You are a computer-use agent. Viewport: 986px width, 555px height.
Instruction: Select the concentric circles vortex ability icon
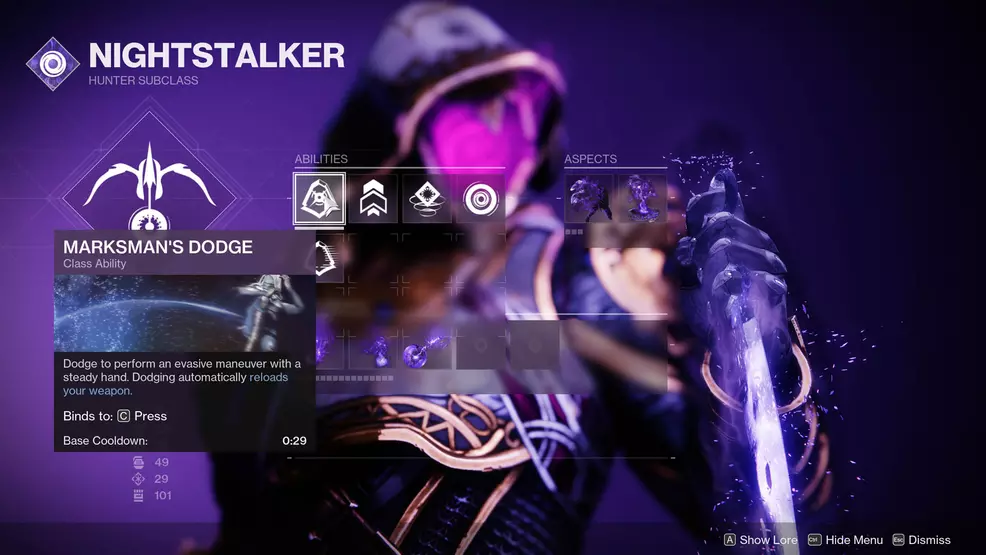tap(482, 199)
